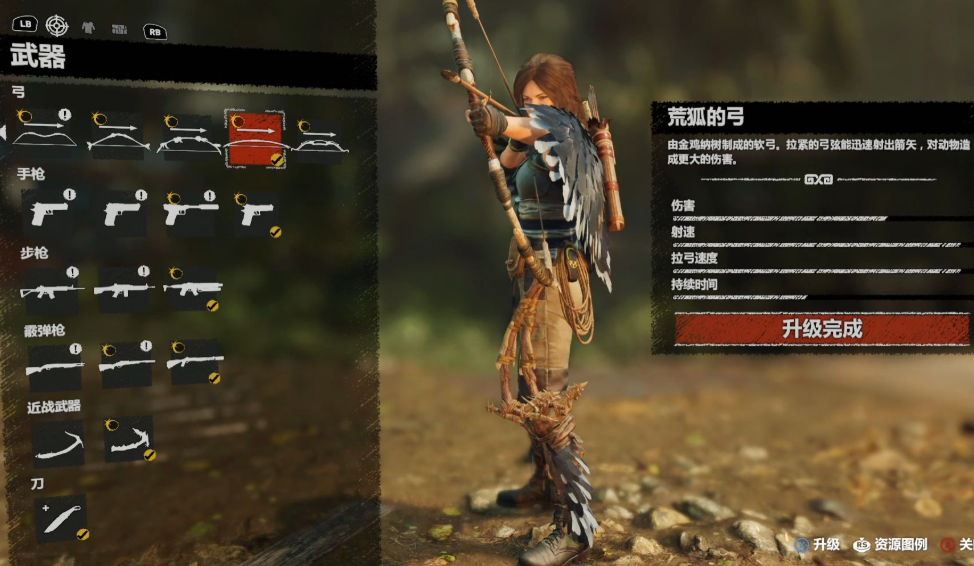The width and height of the screenshot is (974, 566).
Task: Select the equipped rifle with checkmark
Action: coord(193,290)
